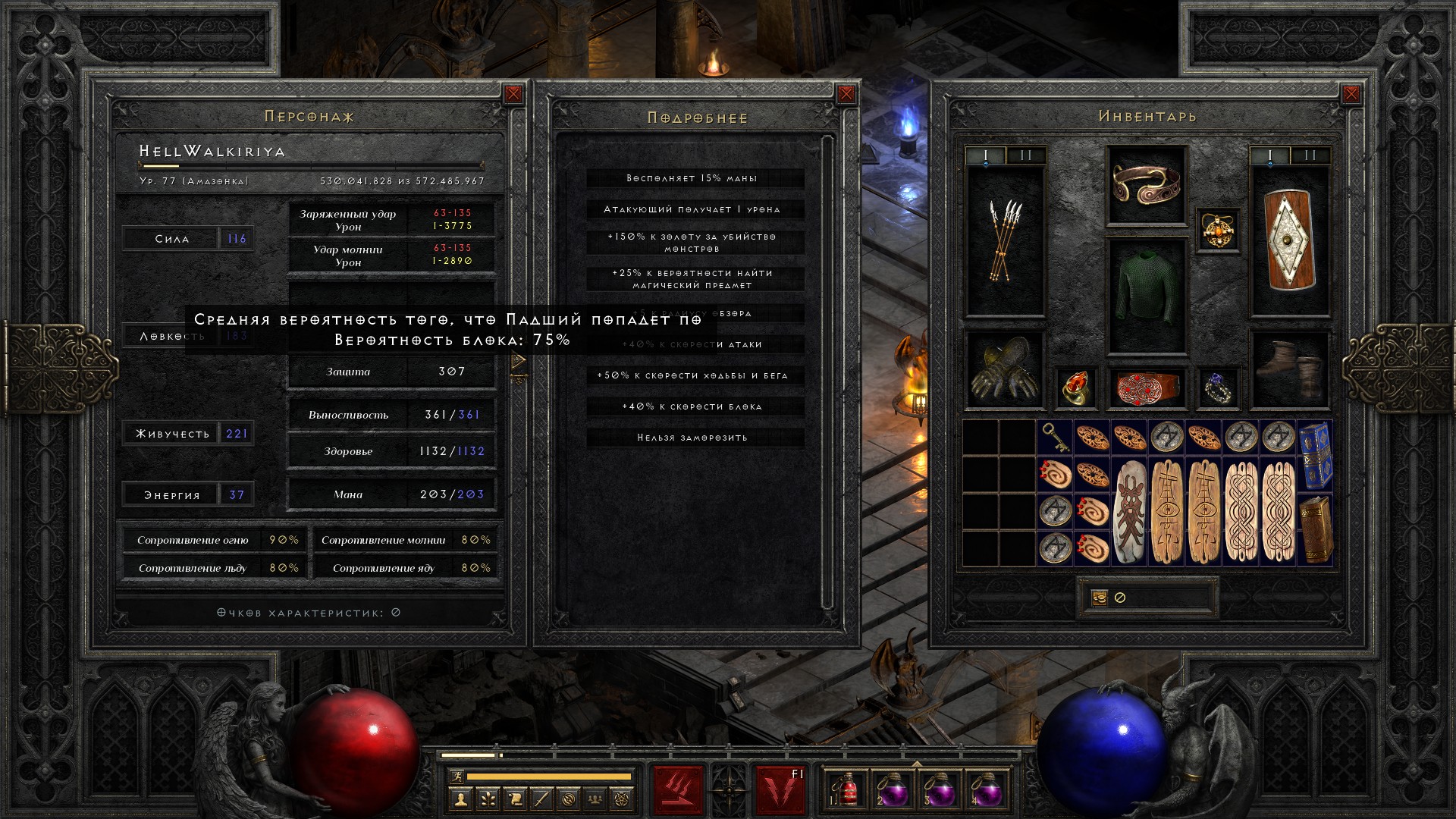Select the green chain mail armor slot

1147,296
